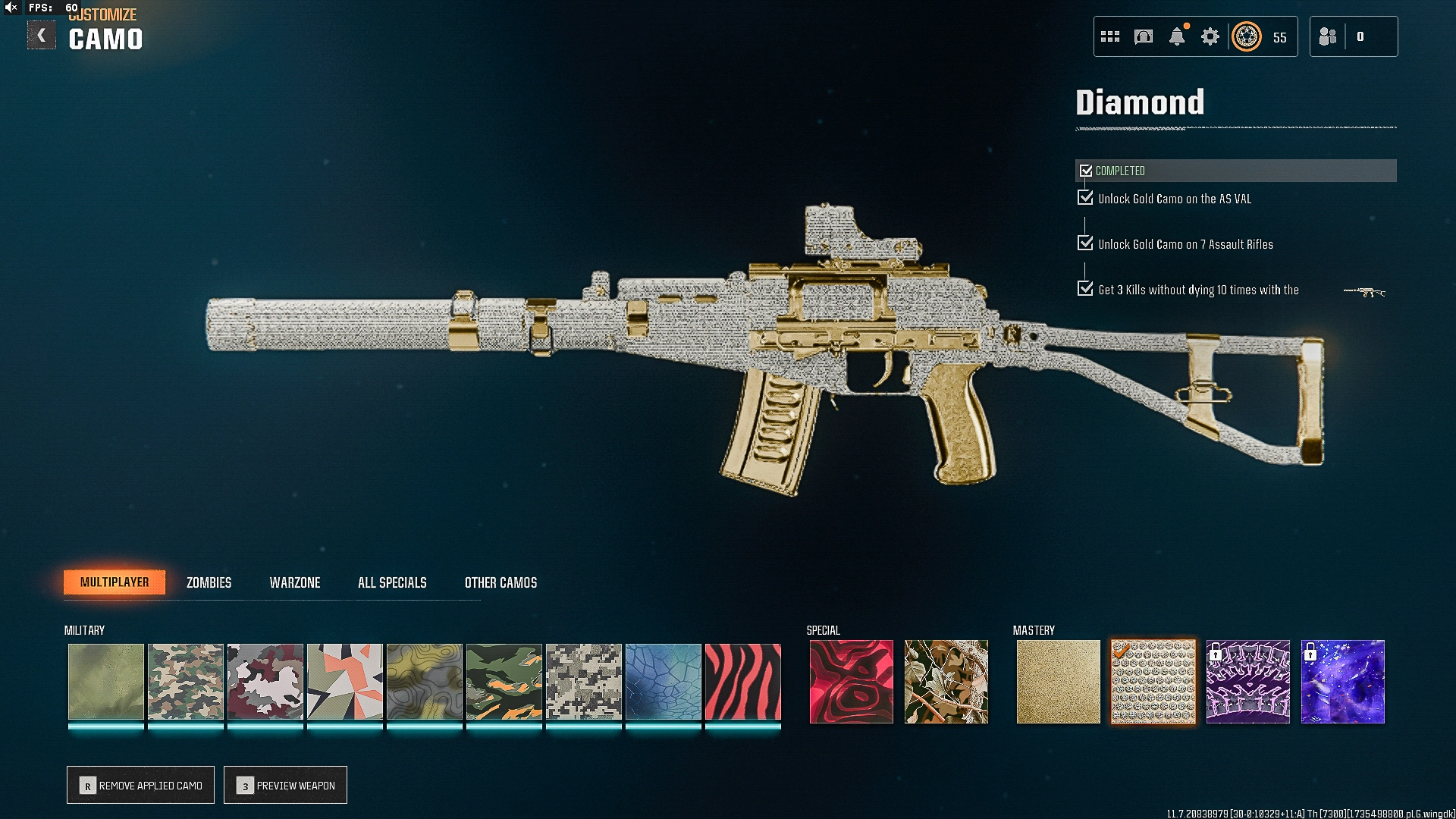Open the notifications bell
Viewport: 1456px width, 819px height.
pos(1177,36)
